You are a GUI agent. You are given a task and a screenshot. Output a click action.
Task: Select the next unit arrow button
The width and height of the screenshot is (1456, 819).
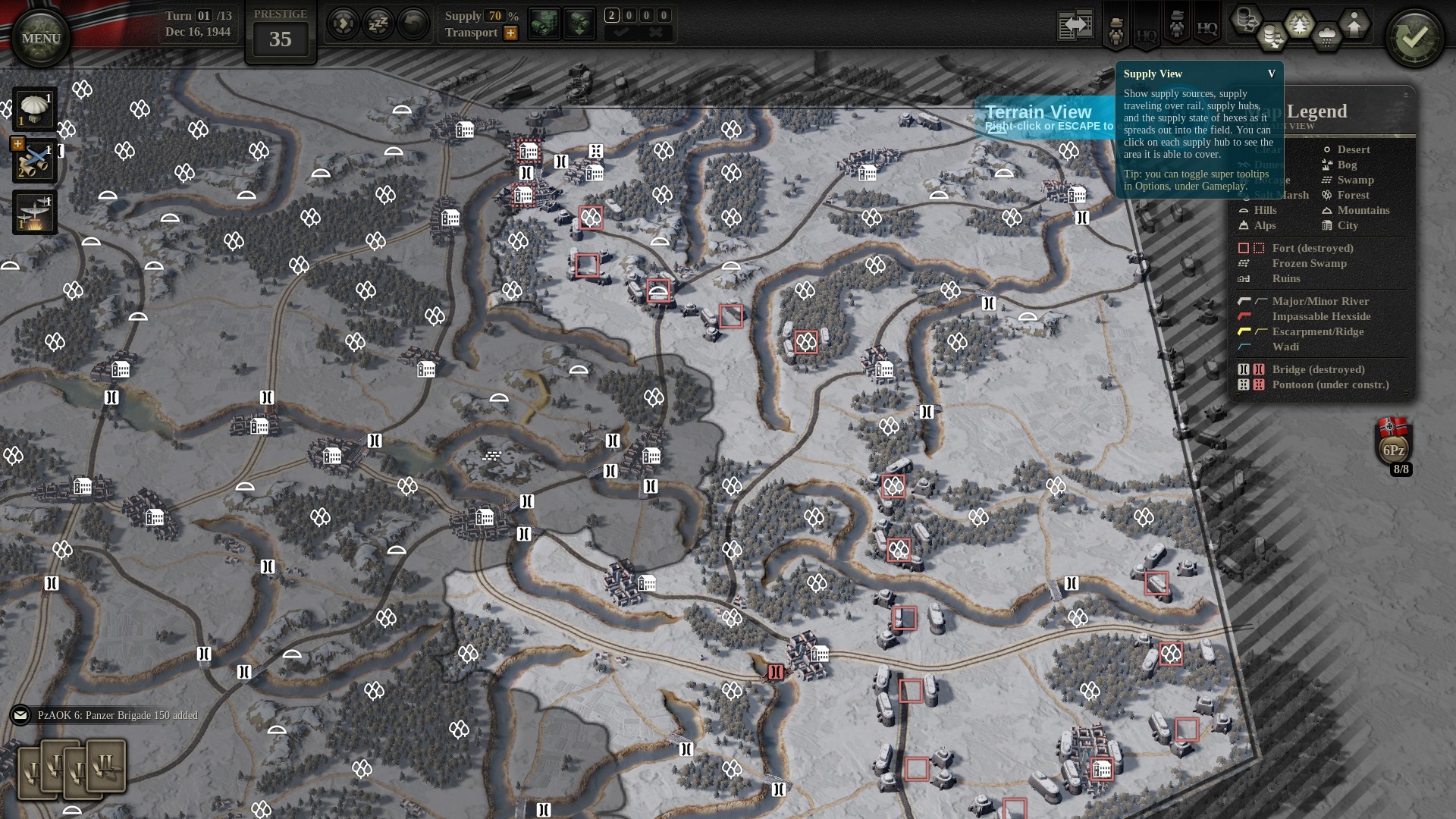[x=343, y=24]
